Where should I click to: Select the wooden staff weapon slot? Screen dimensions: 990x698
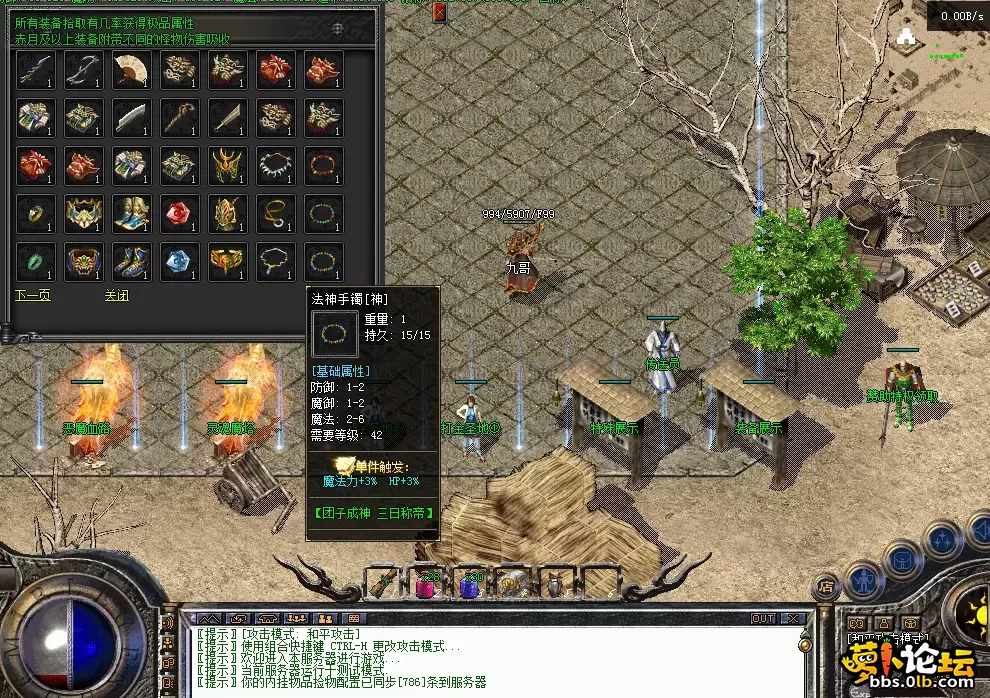(178, 118)
